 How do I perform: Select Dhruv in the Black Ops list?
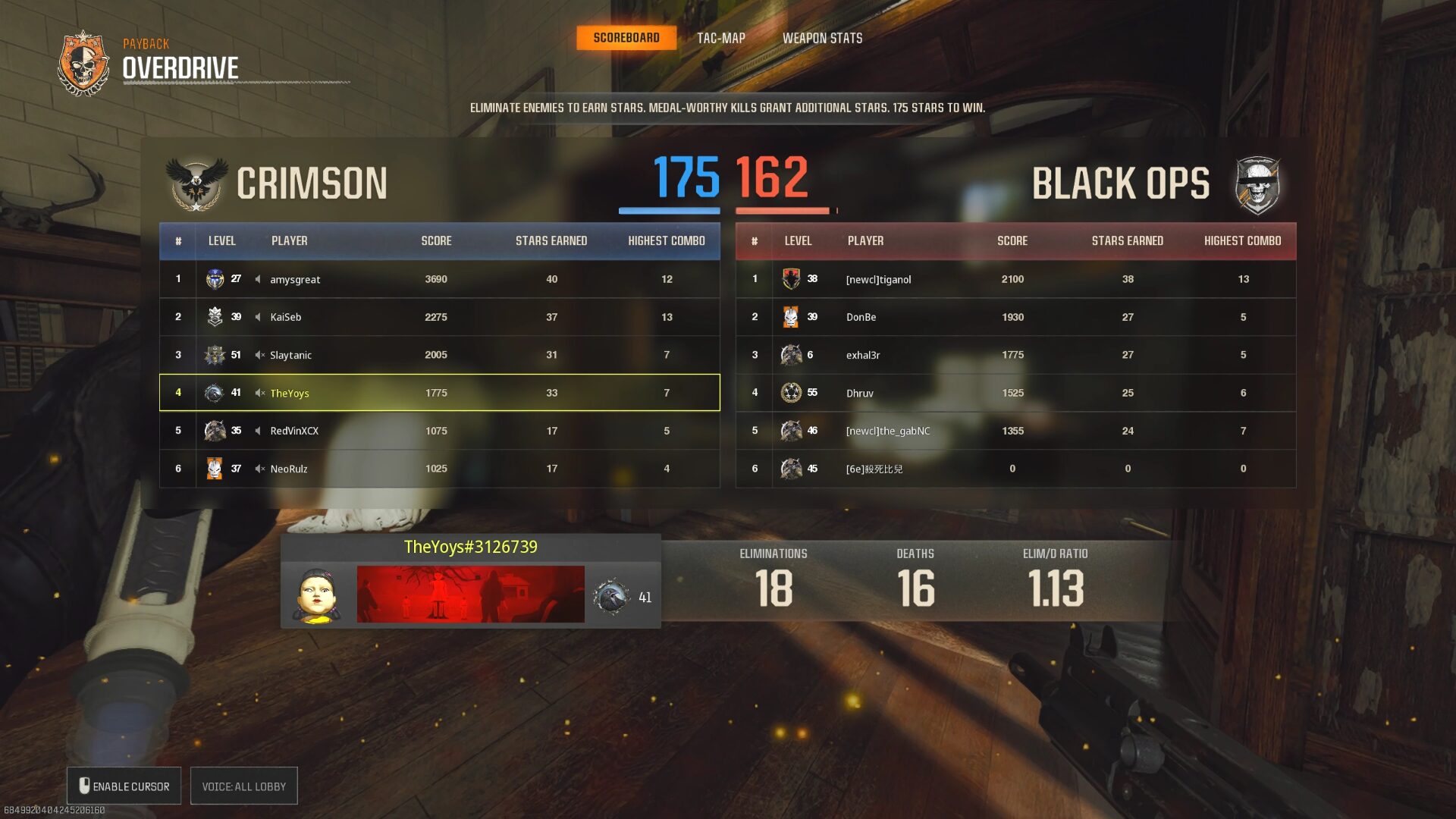click(x=1015, y=393)
